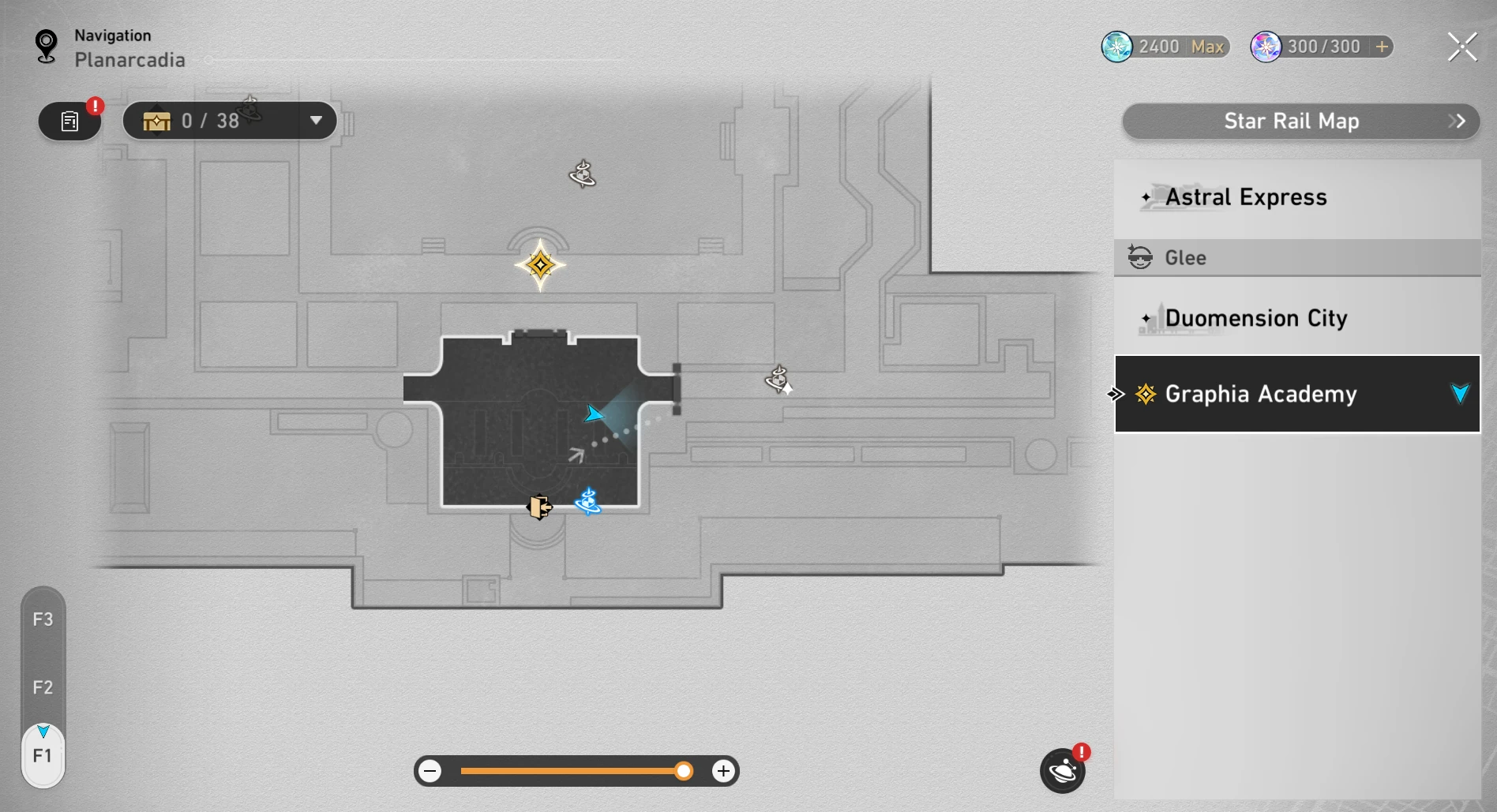Close the navigation map
The width and height of the screenshot is (1497, 812).
pos(1461,47)
